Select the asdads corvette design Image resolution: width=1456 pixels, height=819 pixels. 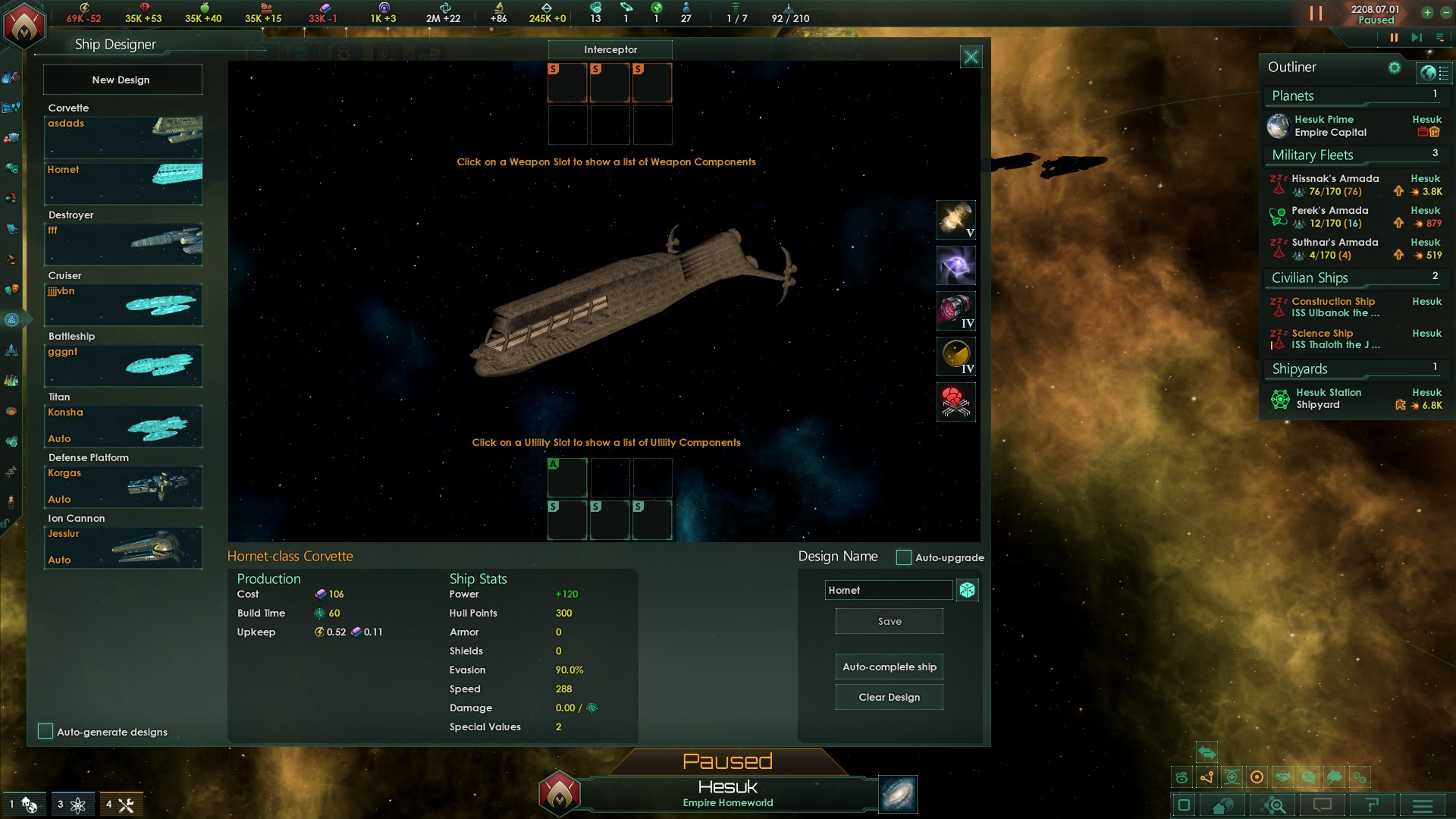tap(123, 136)
